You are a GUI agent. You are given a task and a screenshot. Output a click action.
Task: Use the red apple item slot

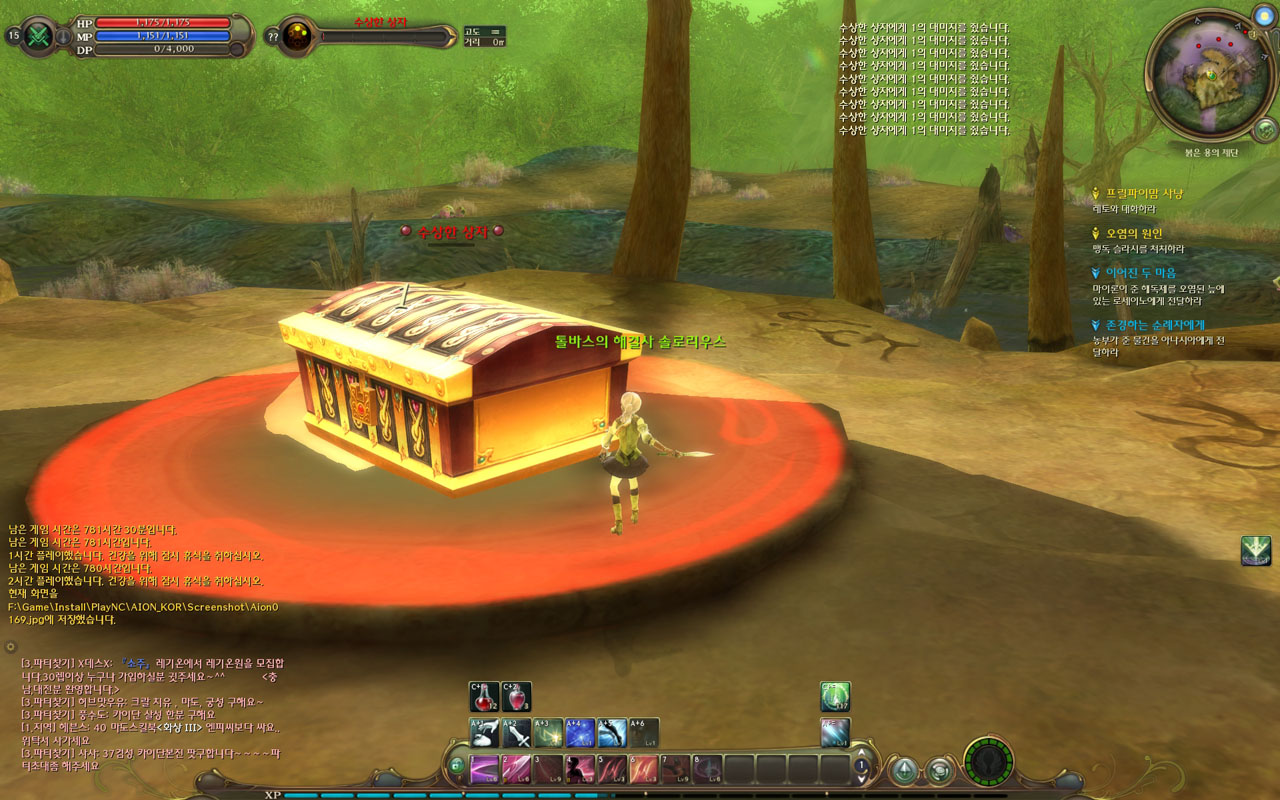[516, 697]
